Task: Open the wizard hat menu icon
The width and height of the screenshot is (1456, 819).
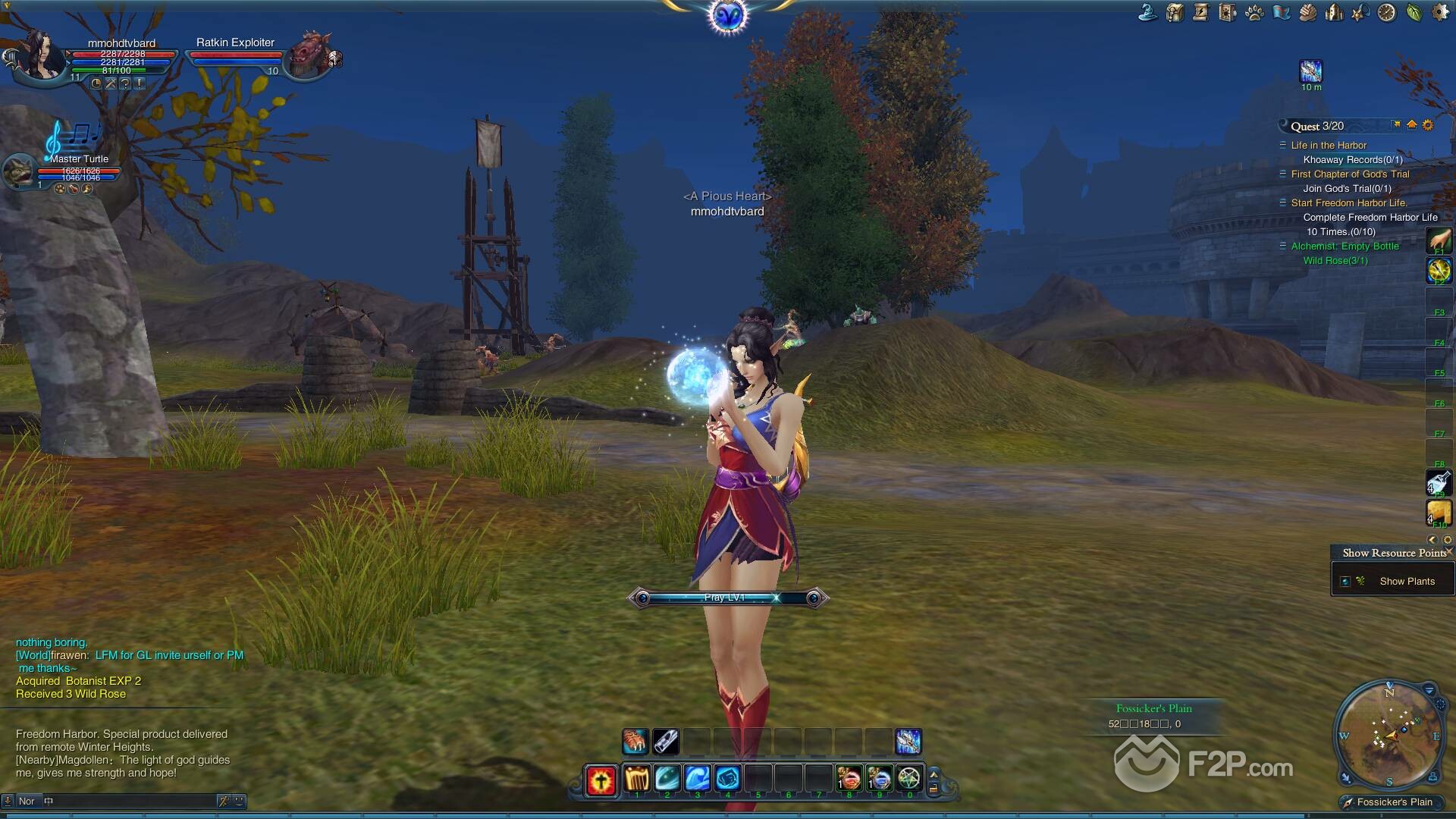Action: point(1148,12)
